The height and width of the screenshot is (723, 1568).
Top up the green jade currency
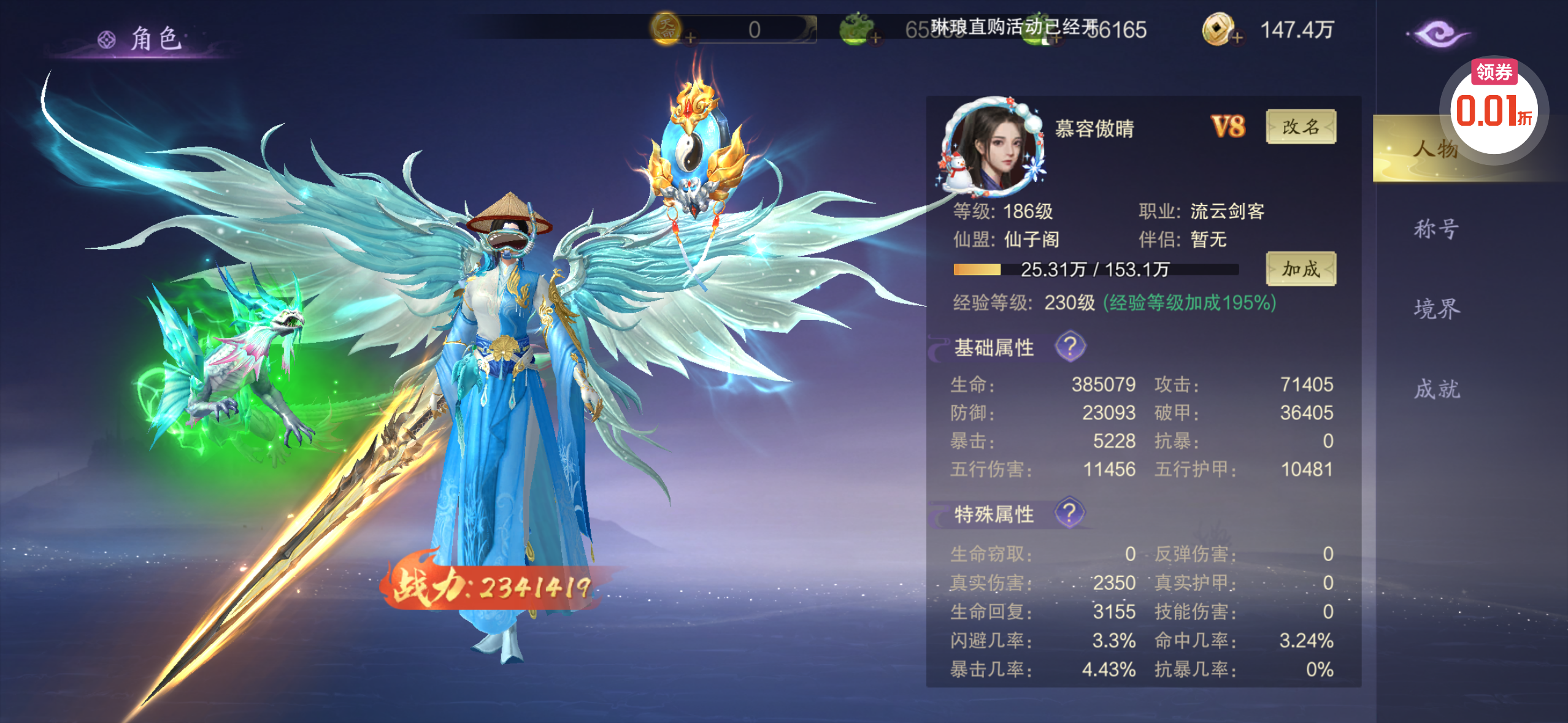(875, 38)
